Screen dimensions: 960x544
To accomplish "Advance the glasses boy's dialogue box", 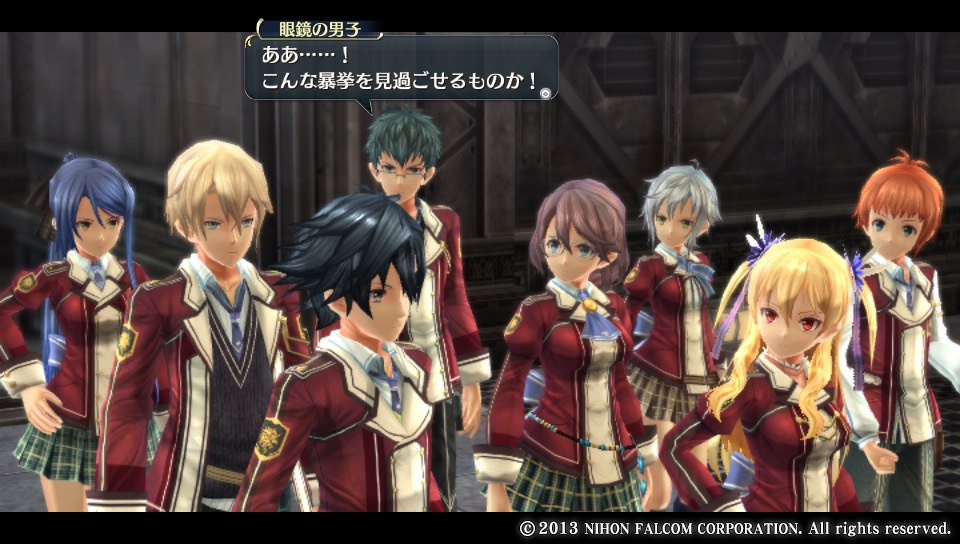I will tap(400, 68).
